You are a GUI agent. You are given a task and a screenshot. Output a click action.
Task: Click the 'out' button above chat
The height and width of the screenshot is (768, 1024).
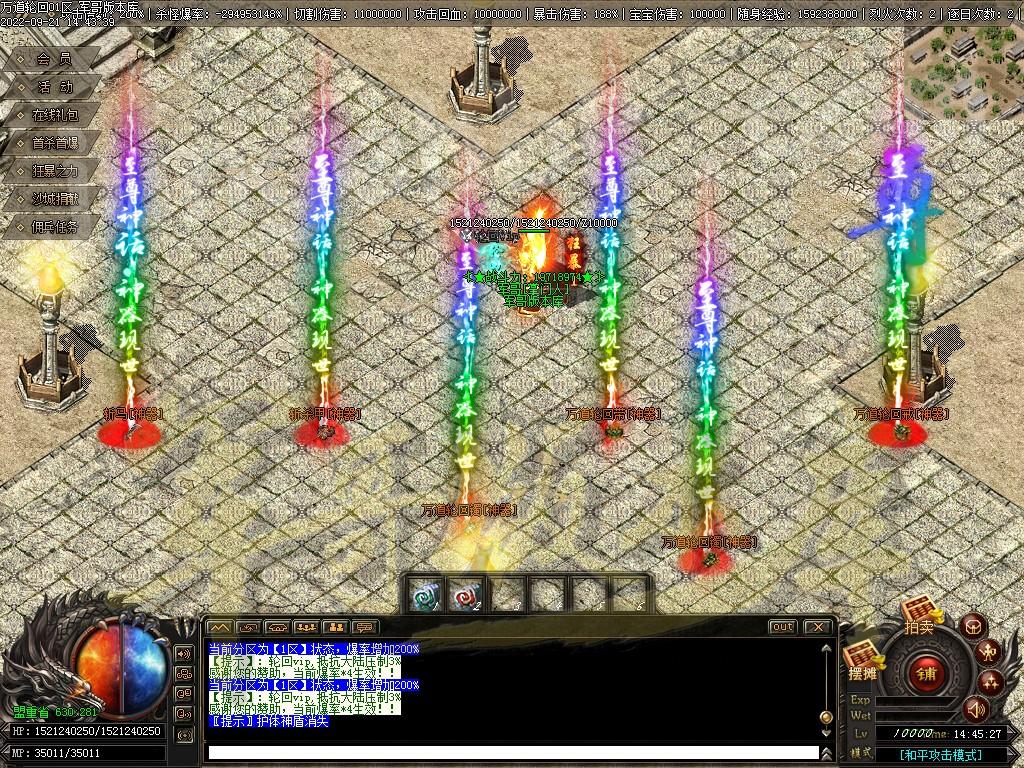pyautogui.click(x=783, y=627)
